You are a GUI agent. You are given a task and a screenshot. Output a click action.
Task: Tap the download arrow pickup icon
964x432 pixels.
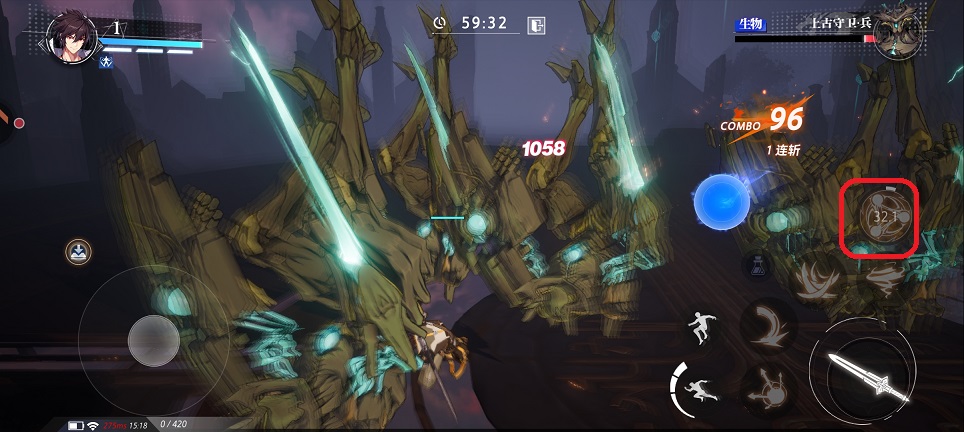click(x=77, y=251)
